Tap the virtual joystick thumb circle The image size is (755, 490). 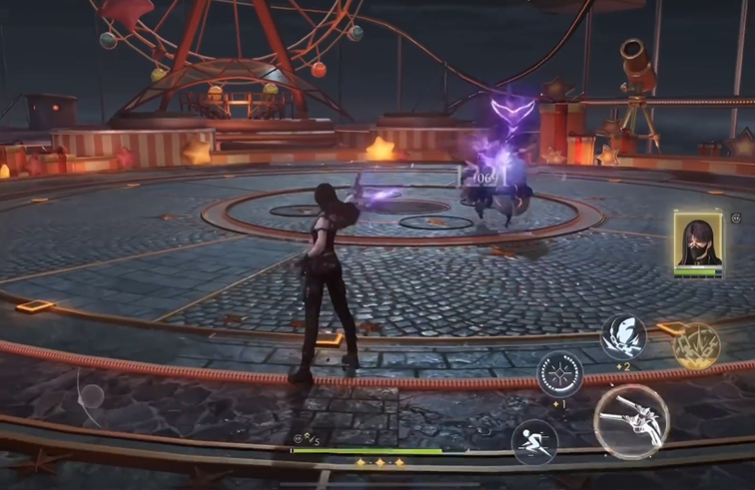tap(91, 394)
